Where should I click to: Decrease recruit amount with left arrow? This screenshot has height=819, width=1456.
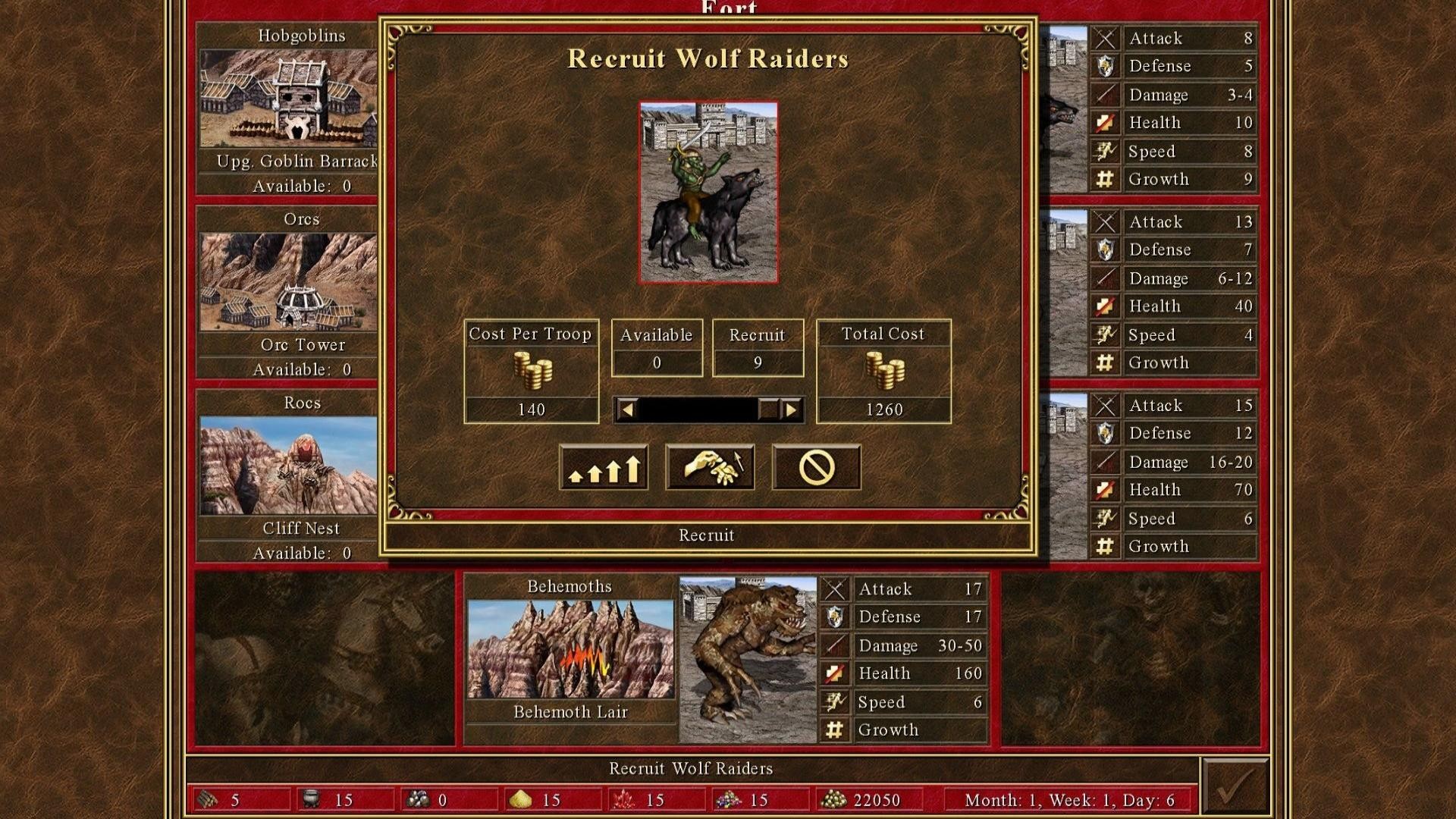[x=627, y=410]
